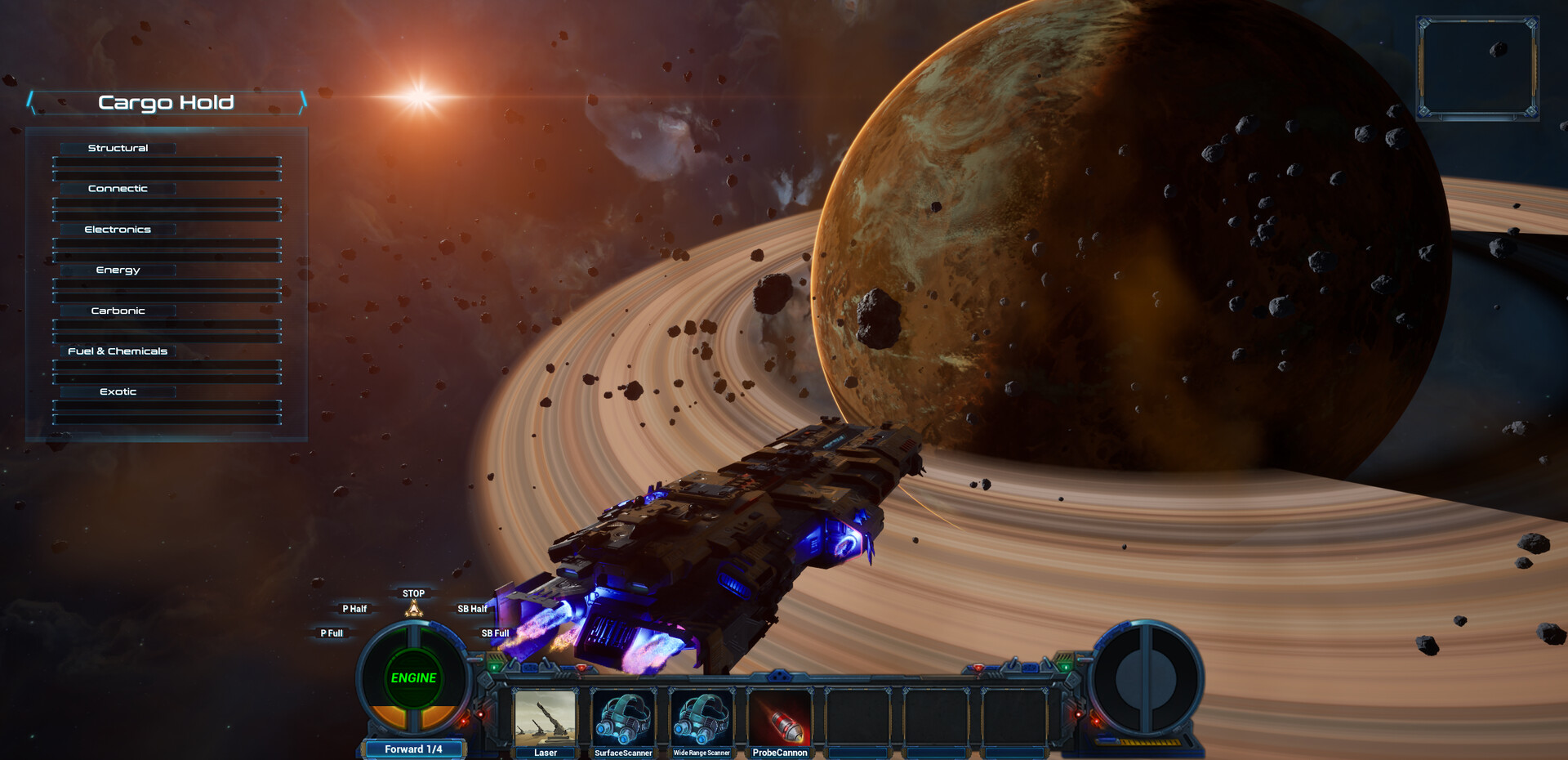Select the Exotic cargo category
The height and width of the screenshot is (760, 1568).
[118, 392]
